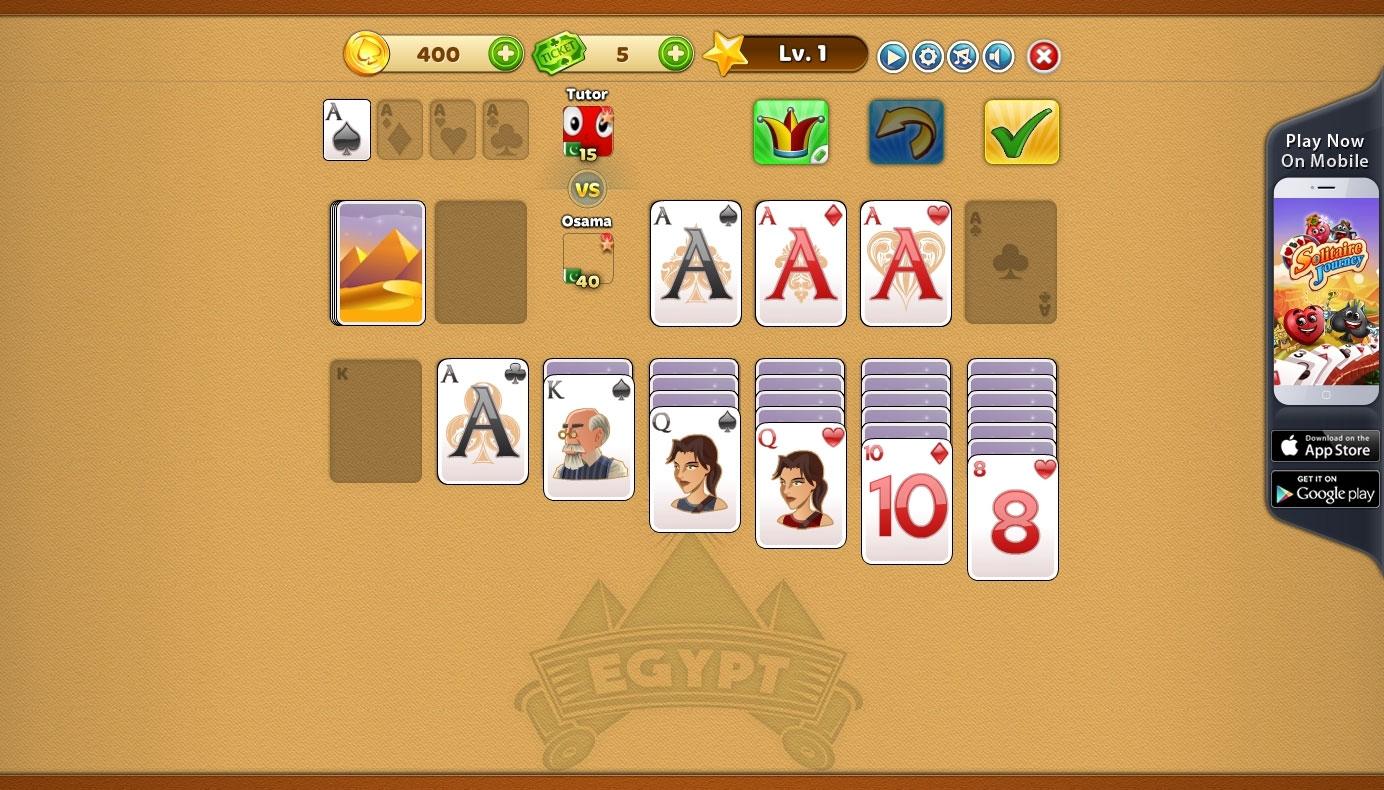Screen dimensions: 1384x790
Task: Use the Joker wild card power-up
Action: 790,131
